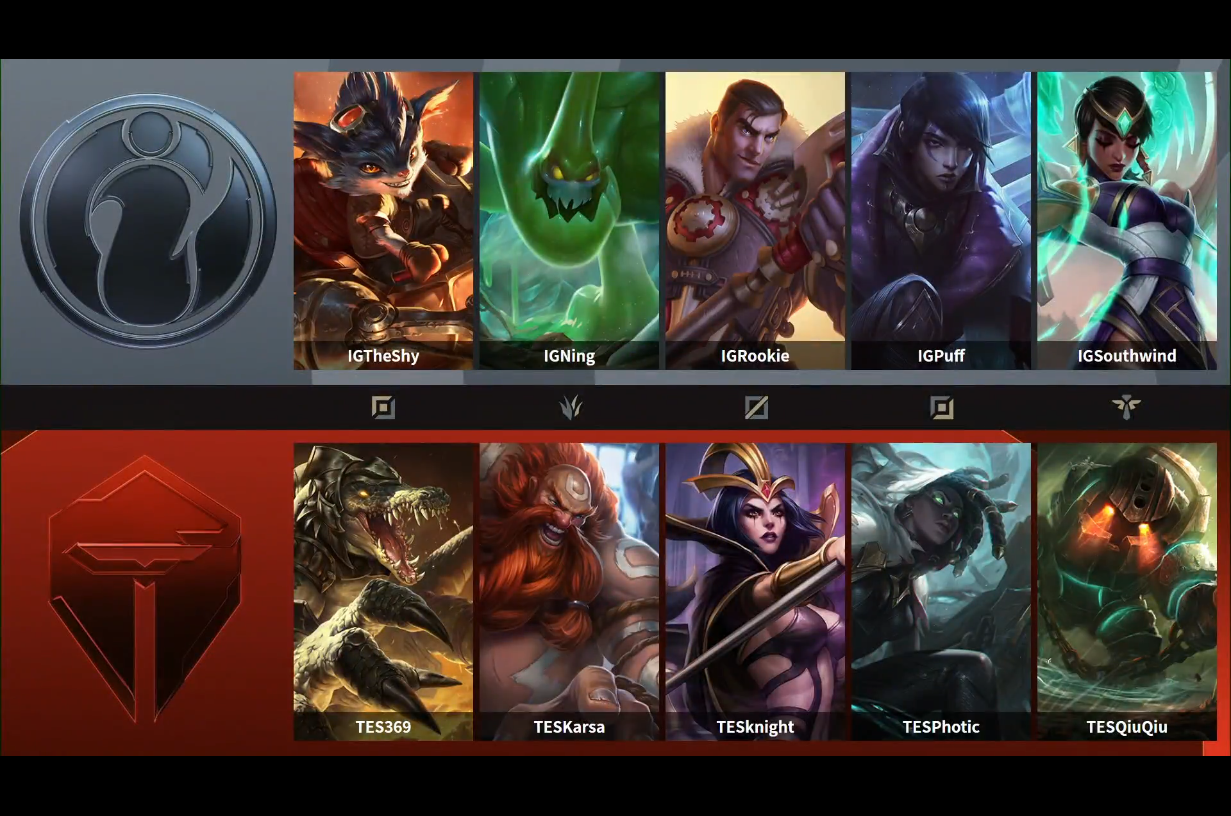Select the bot lane role icon
The width and height of the screenshot is (1231, 816).
(941, 407)
